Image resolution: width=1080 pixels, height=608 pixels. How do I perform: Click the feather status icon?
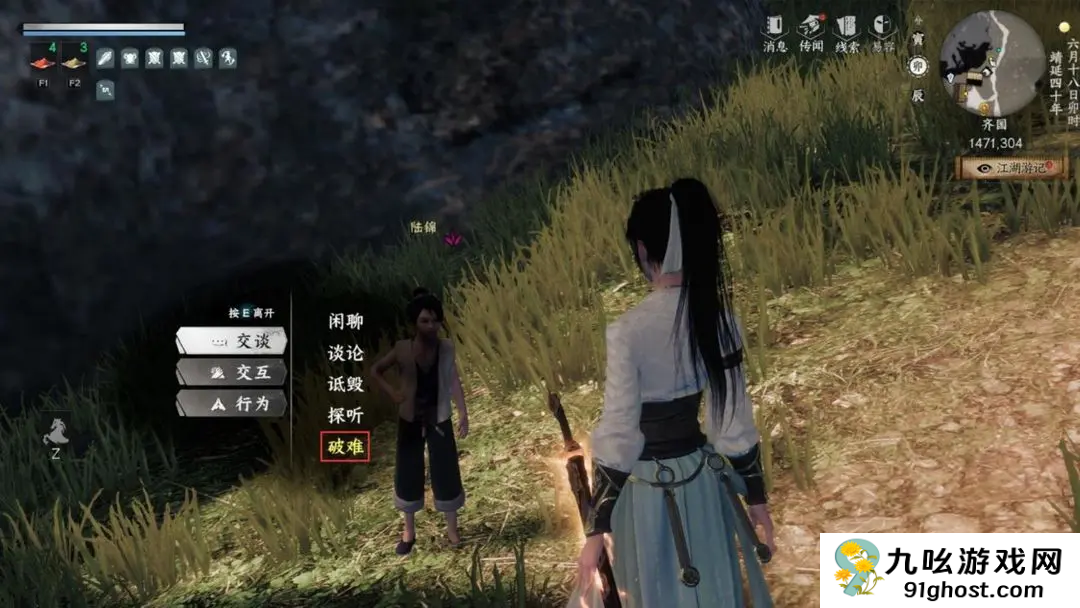coord(105,58)
